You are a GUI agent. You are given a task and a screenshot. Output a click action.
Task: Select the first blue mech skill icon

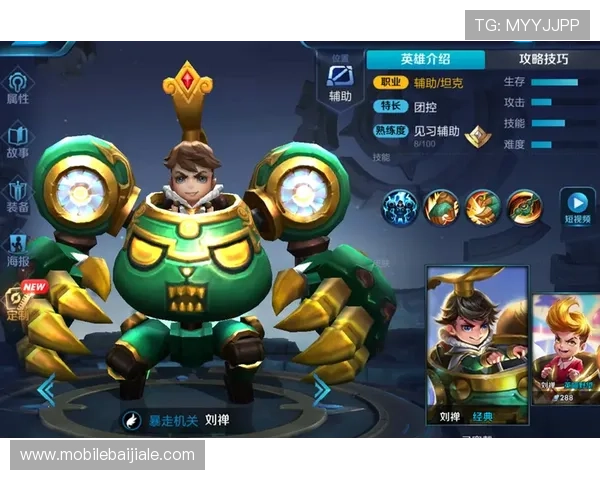[x=400, y=207]
